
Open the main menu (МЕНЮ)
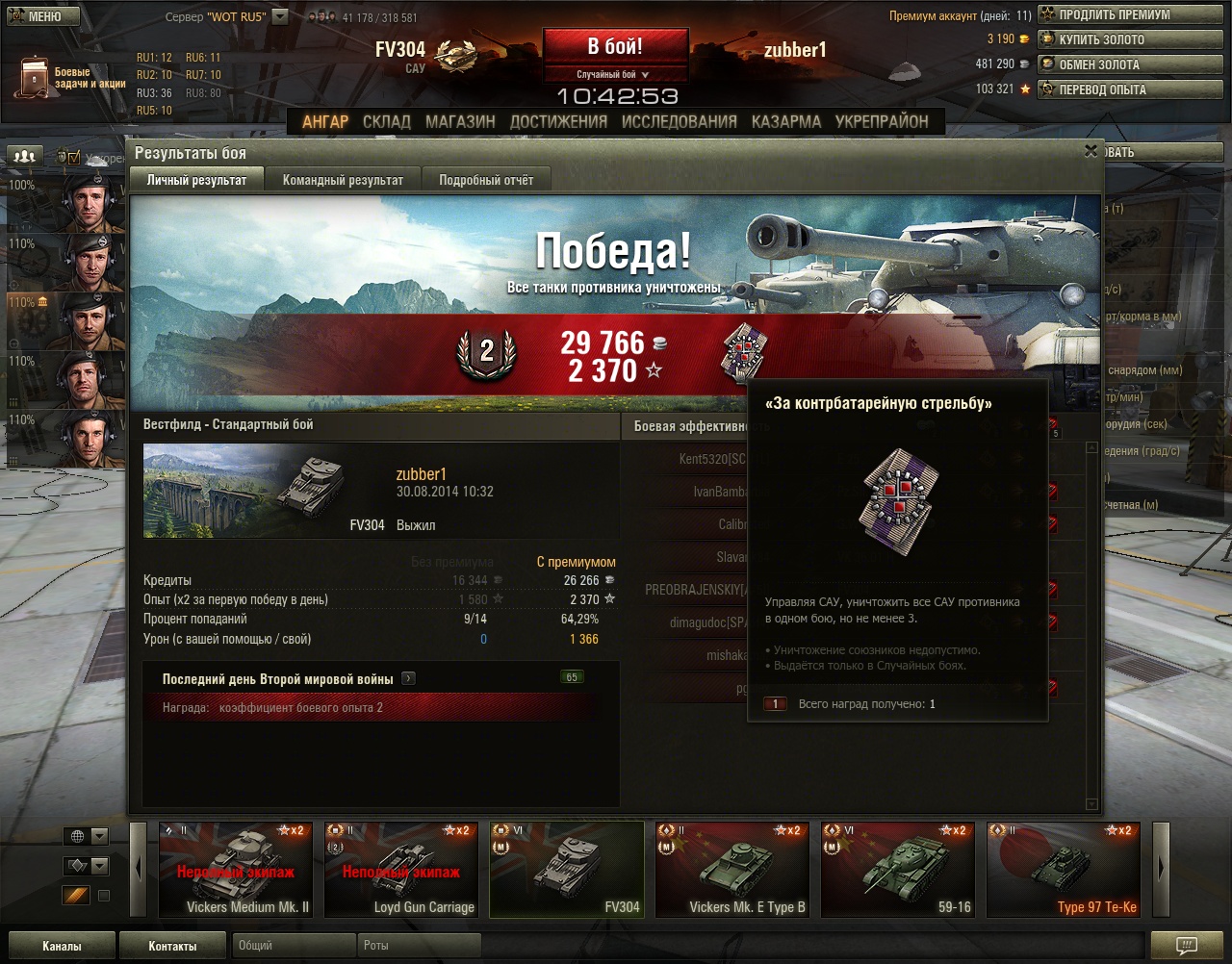(38, 16)
